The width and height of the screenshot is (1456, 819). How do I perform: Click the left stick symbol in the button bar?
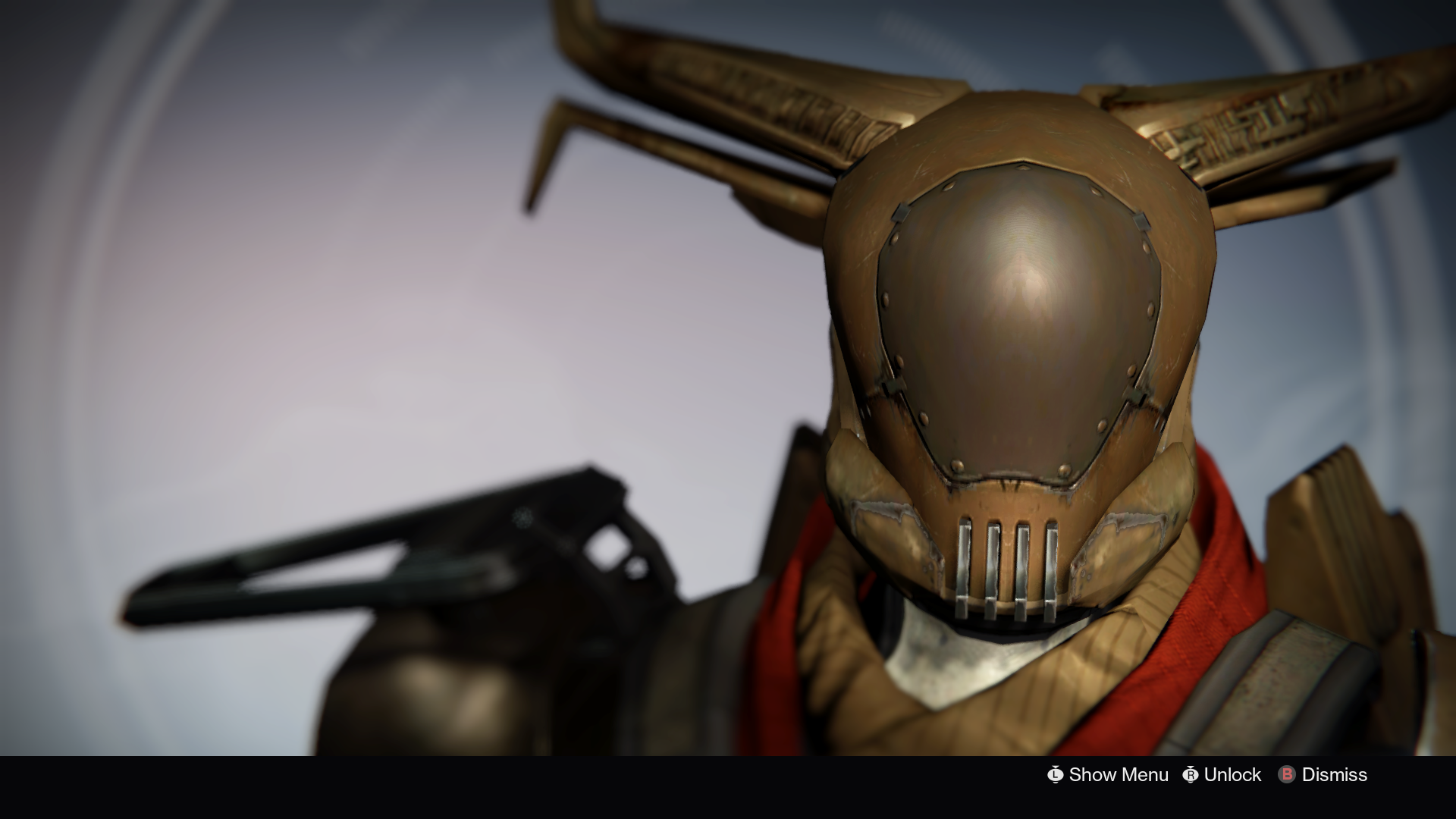(1056, 775)
